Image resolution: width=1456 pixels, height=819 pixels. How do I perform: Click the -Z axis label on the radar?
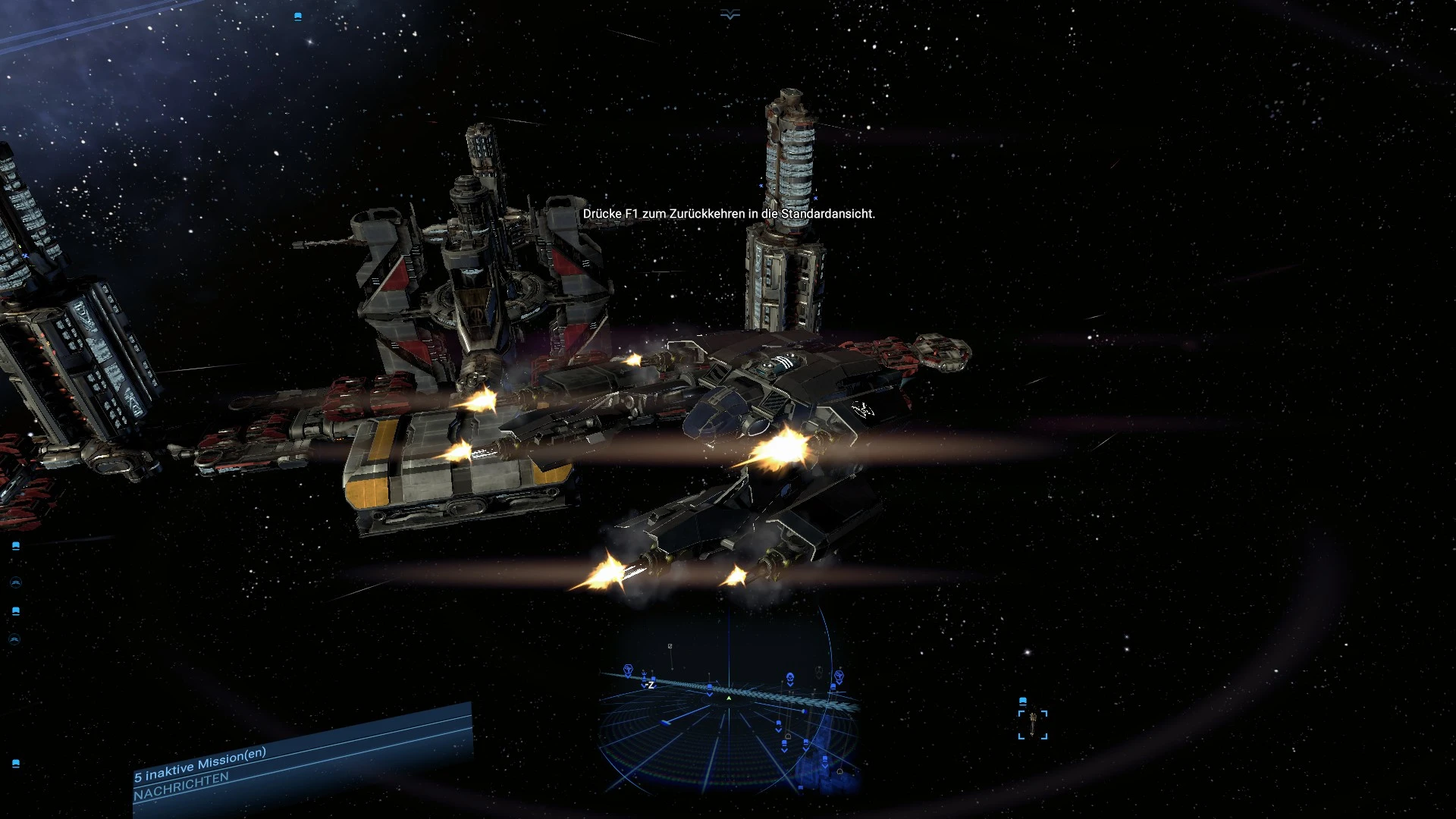click(x=650, y=686)
